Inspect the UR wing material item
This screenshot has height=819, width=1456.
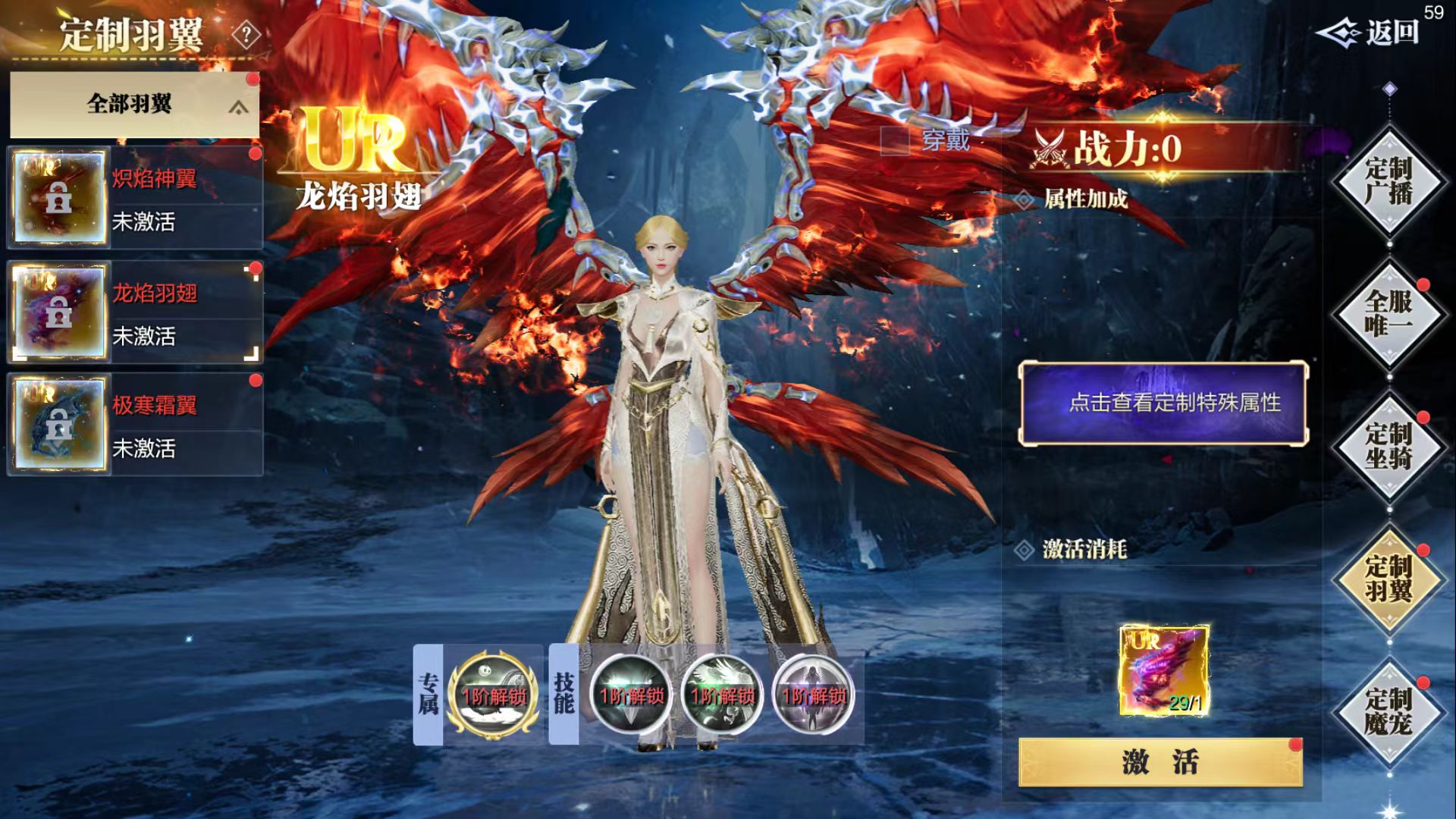pyautogui.click(x=1164, y=670)
